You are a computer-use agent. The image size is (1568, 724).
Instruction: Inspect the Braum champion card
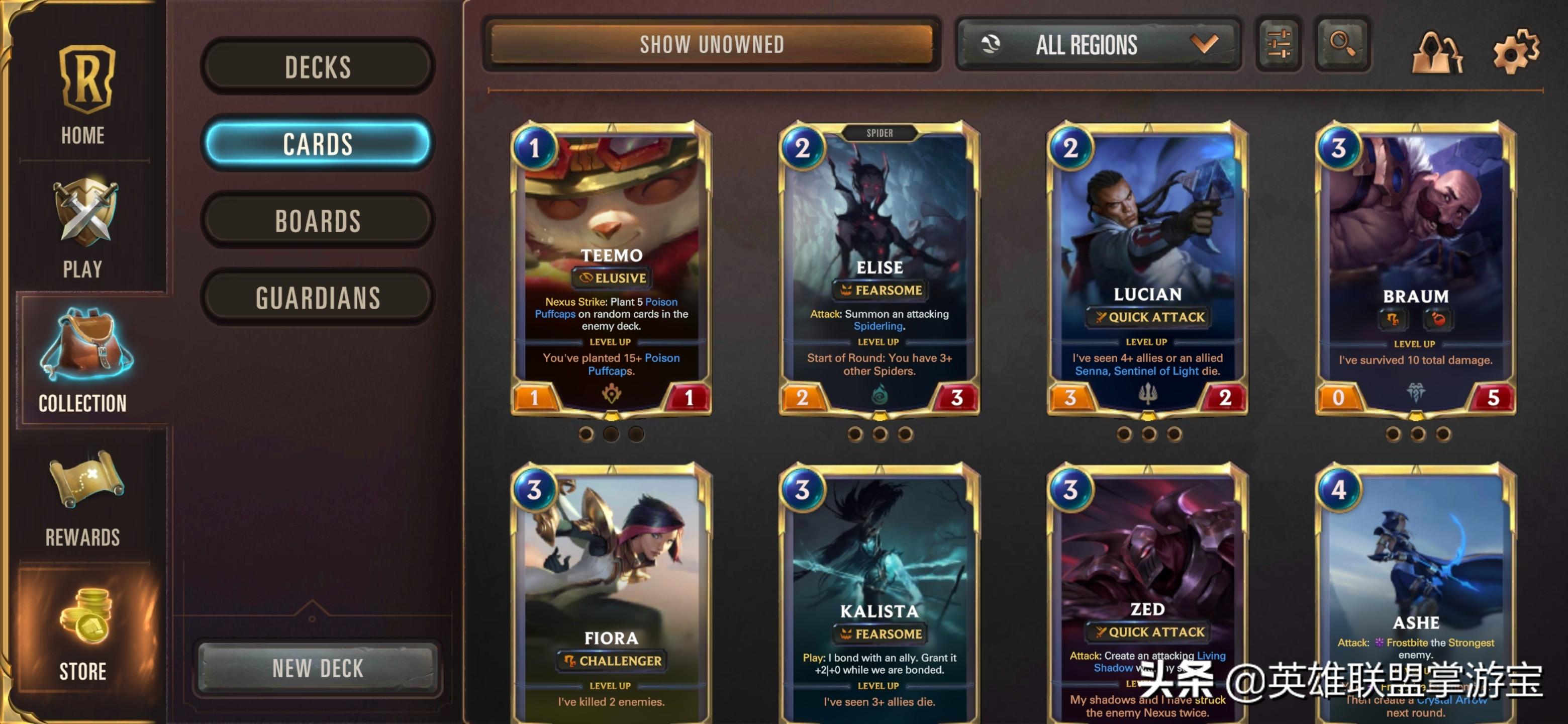click(1416, 268)
